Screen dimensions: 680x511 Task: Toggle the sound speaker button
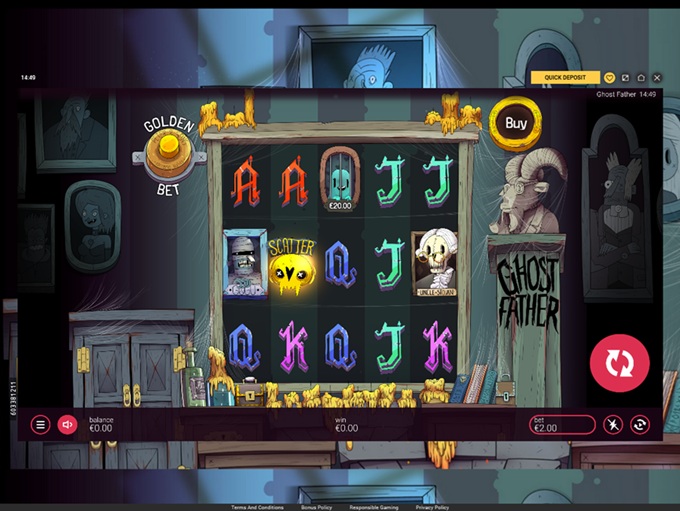[67, 425]
